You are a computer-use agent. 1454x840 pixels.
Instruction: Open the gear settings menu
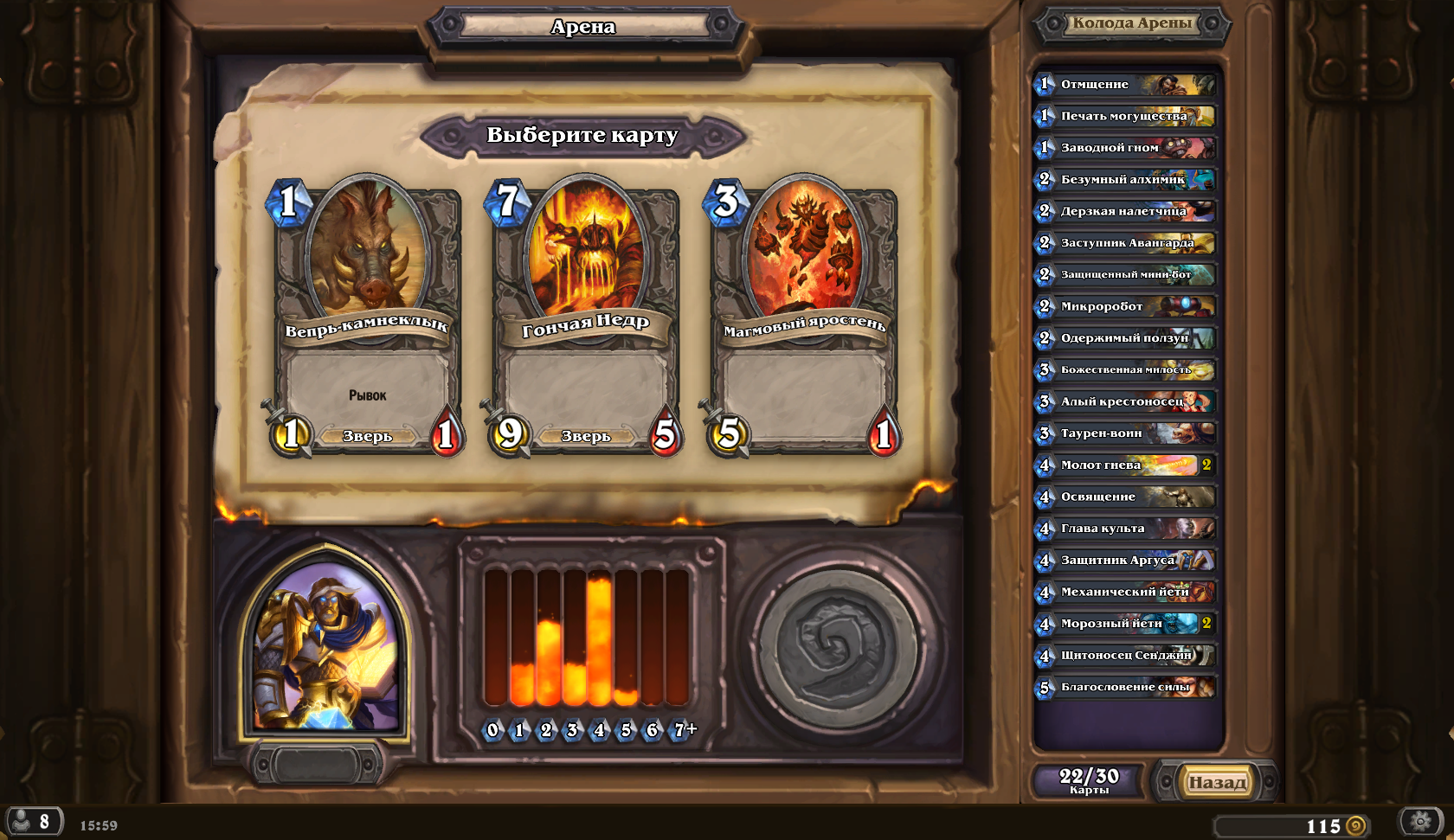[1420, 821]
